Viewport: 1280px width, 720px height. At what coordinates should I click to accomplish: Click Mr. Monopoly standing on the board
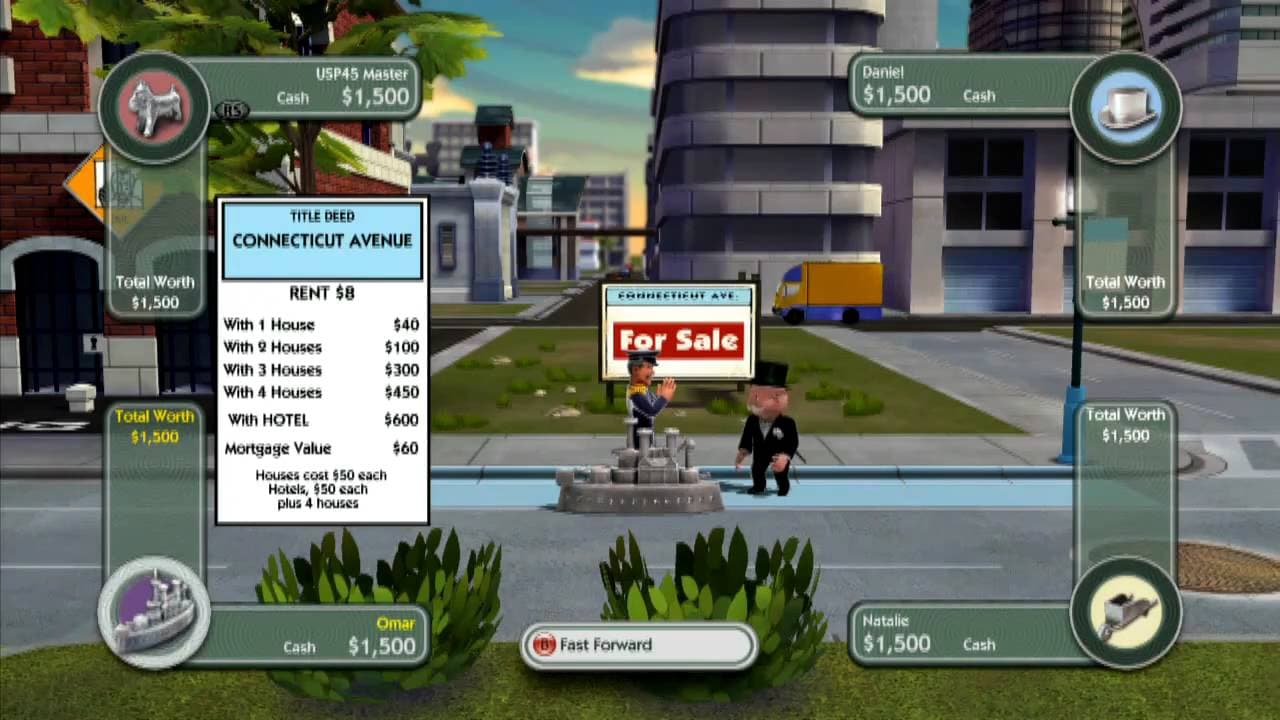point(770,430)
